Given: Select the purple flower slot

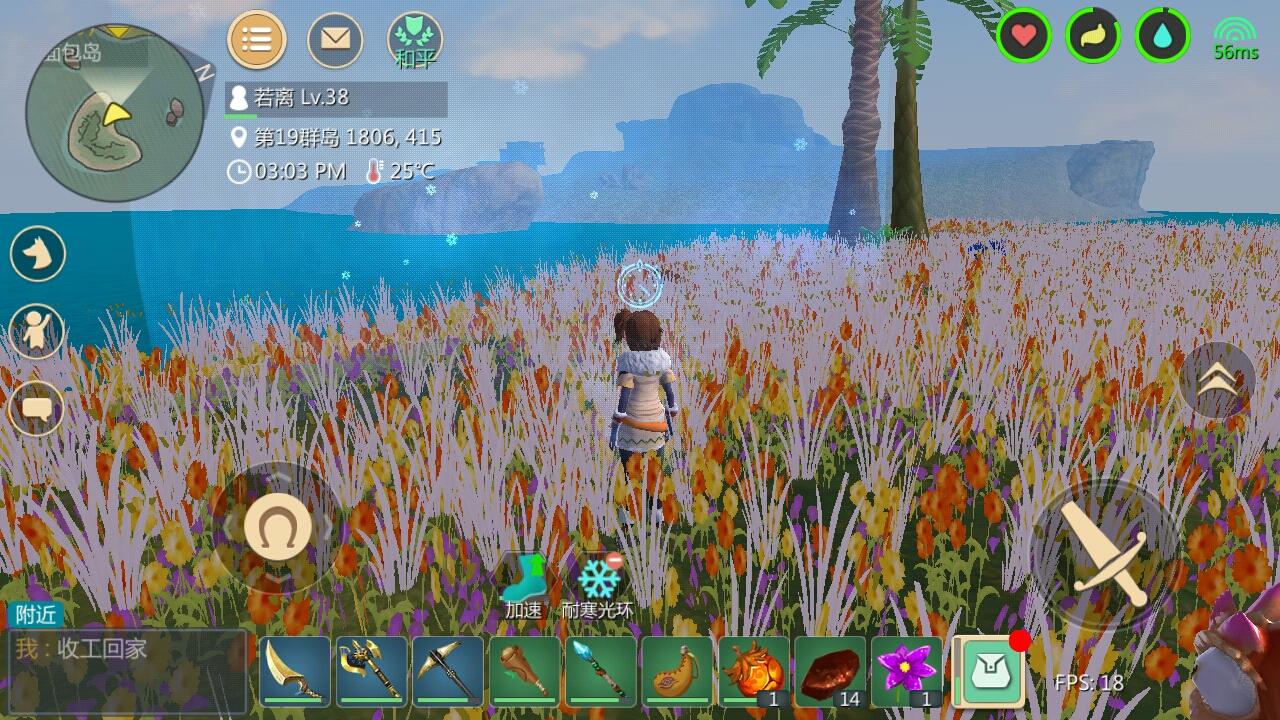Looking at the screenshot, I should (906, 671).
